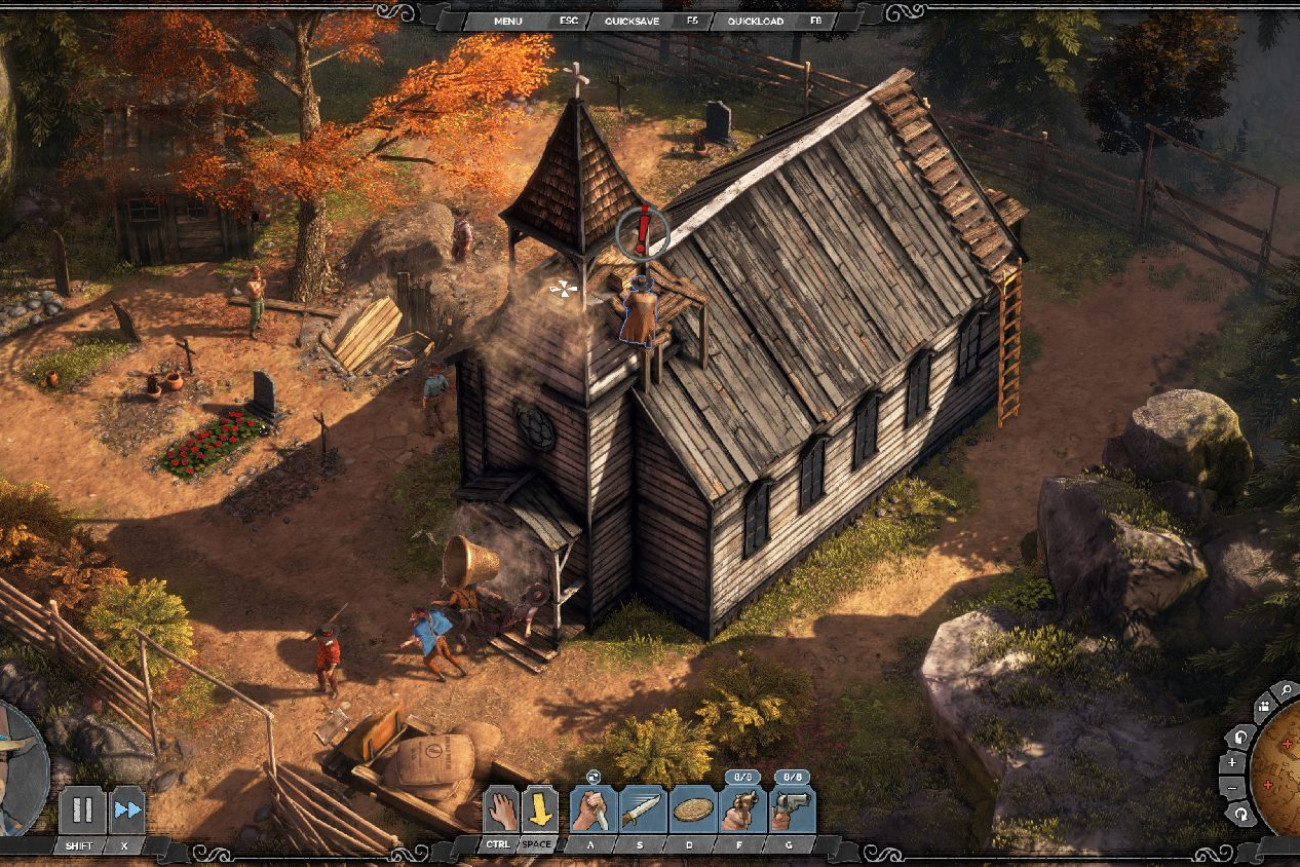The height and width of the screenshot is (867, 1300).
Task: Click the Quicksave button
Action: click(633, 20)
